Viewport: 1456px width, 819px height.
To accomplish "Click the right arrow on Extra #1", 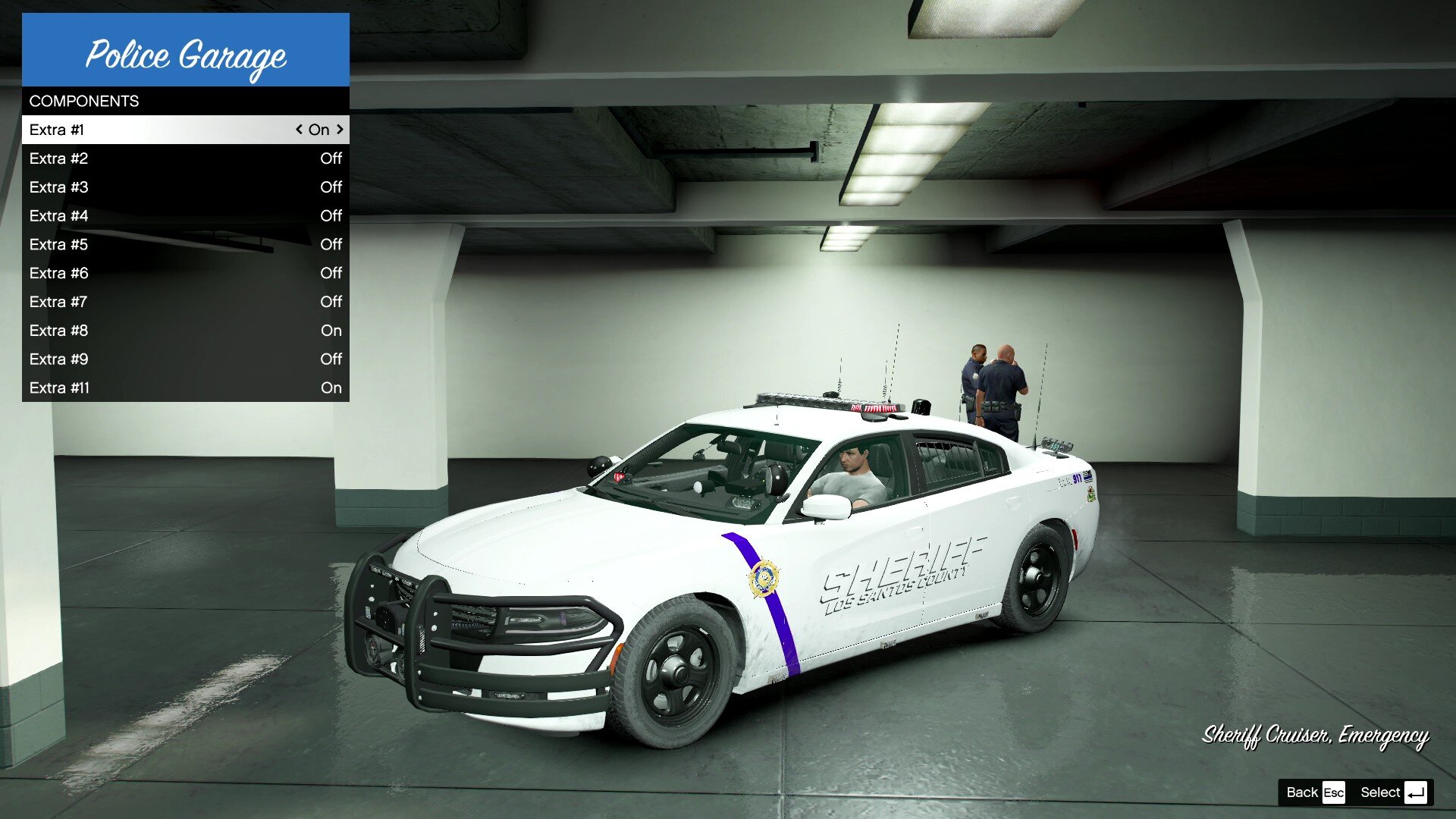I will (x=340, y=130).
